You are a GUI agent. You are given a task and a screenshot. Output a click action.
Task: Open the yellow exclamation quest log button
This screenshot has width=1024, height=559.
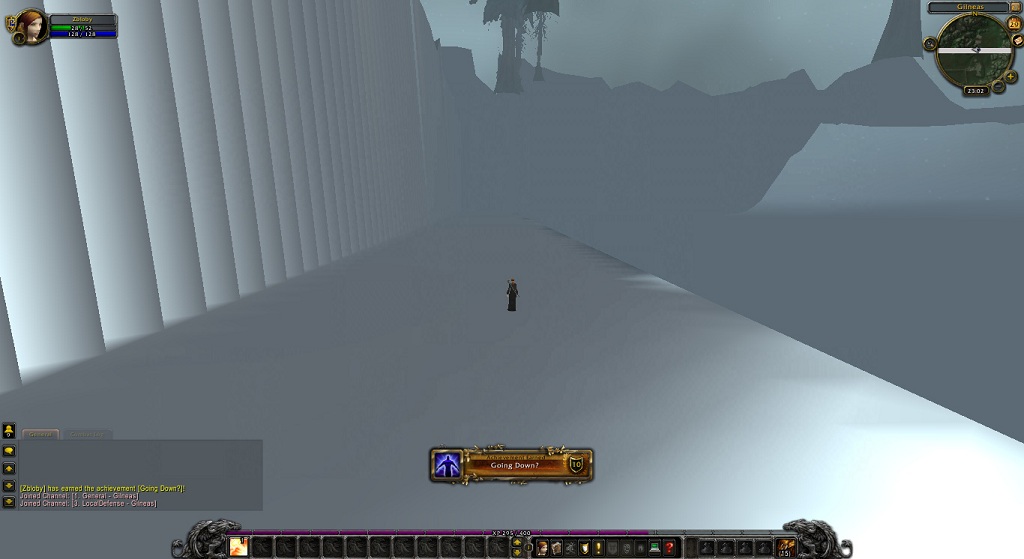click(598, 547)
